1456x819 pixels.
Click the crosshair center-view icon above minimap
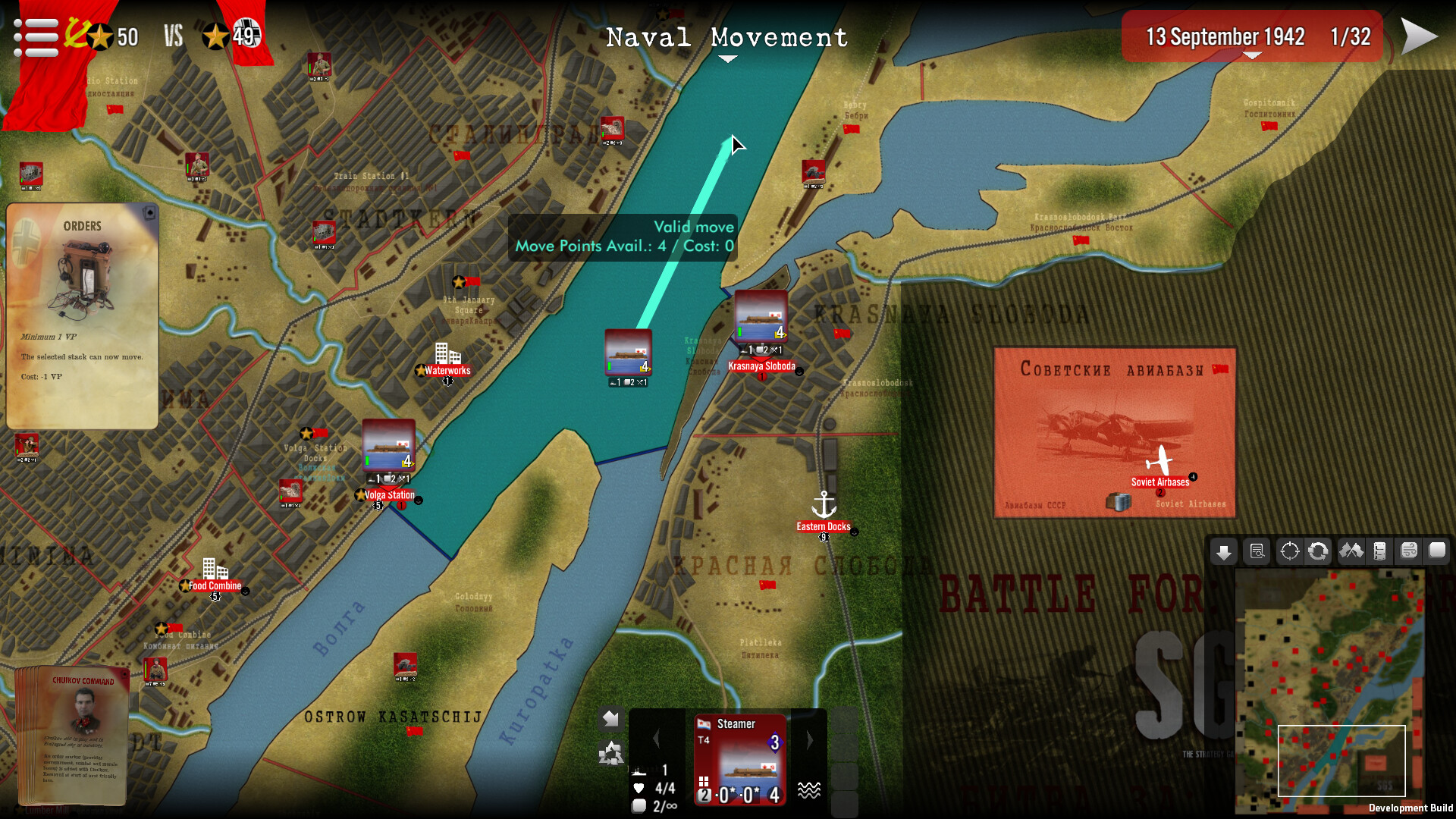coord(1289,551)
